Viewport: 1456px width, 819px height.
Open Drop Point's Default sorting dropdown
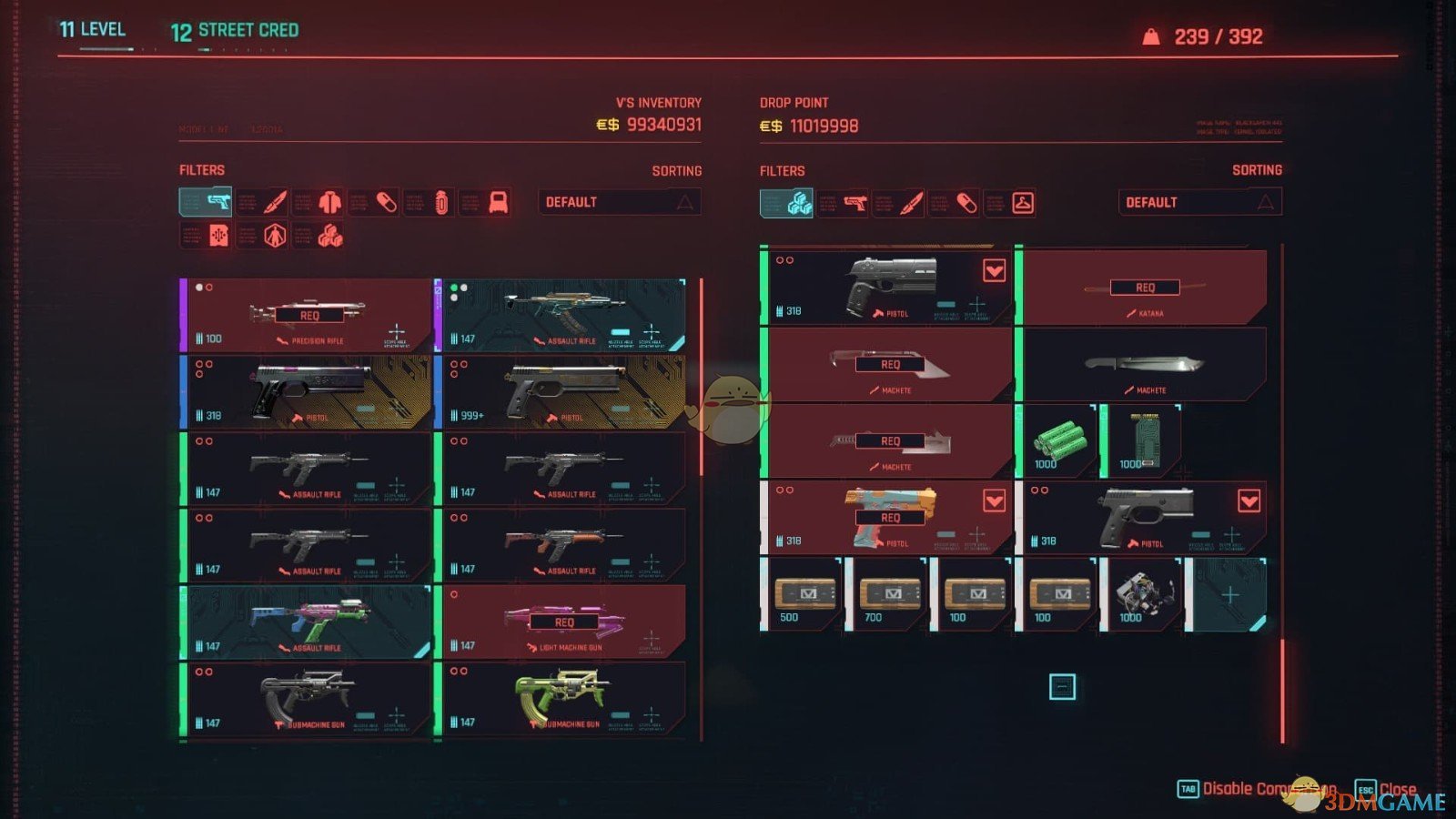1199,202
